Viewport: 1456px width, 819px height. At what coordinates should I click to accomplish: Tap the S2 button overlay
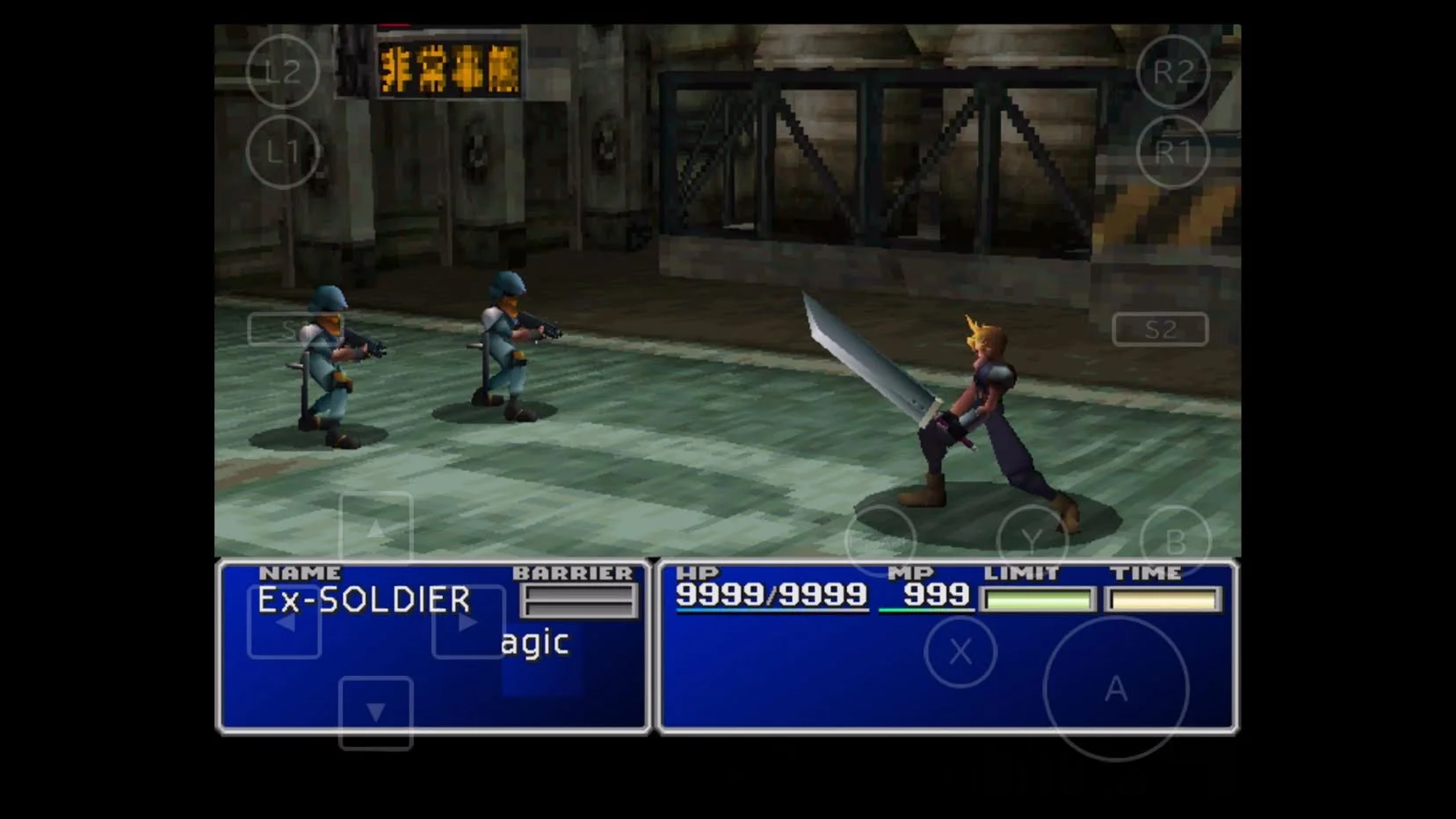pos(1159,330)
